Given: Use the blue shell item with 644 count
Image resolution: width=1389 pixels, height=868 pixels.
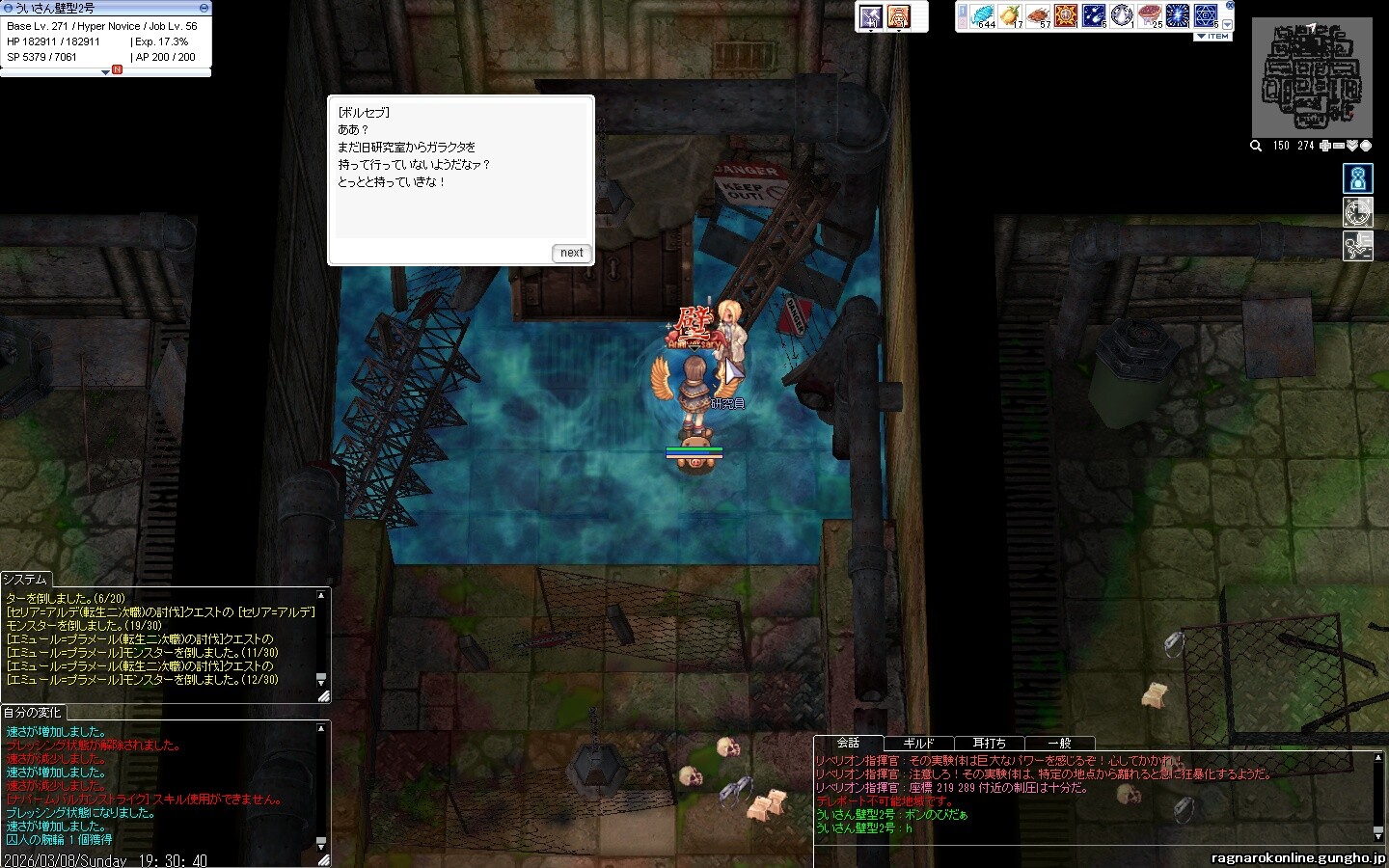Looking at the screenshot, I should click(x=982, y=15).
